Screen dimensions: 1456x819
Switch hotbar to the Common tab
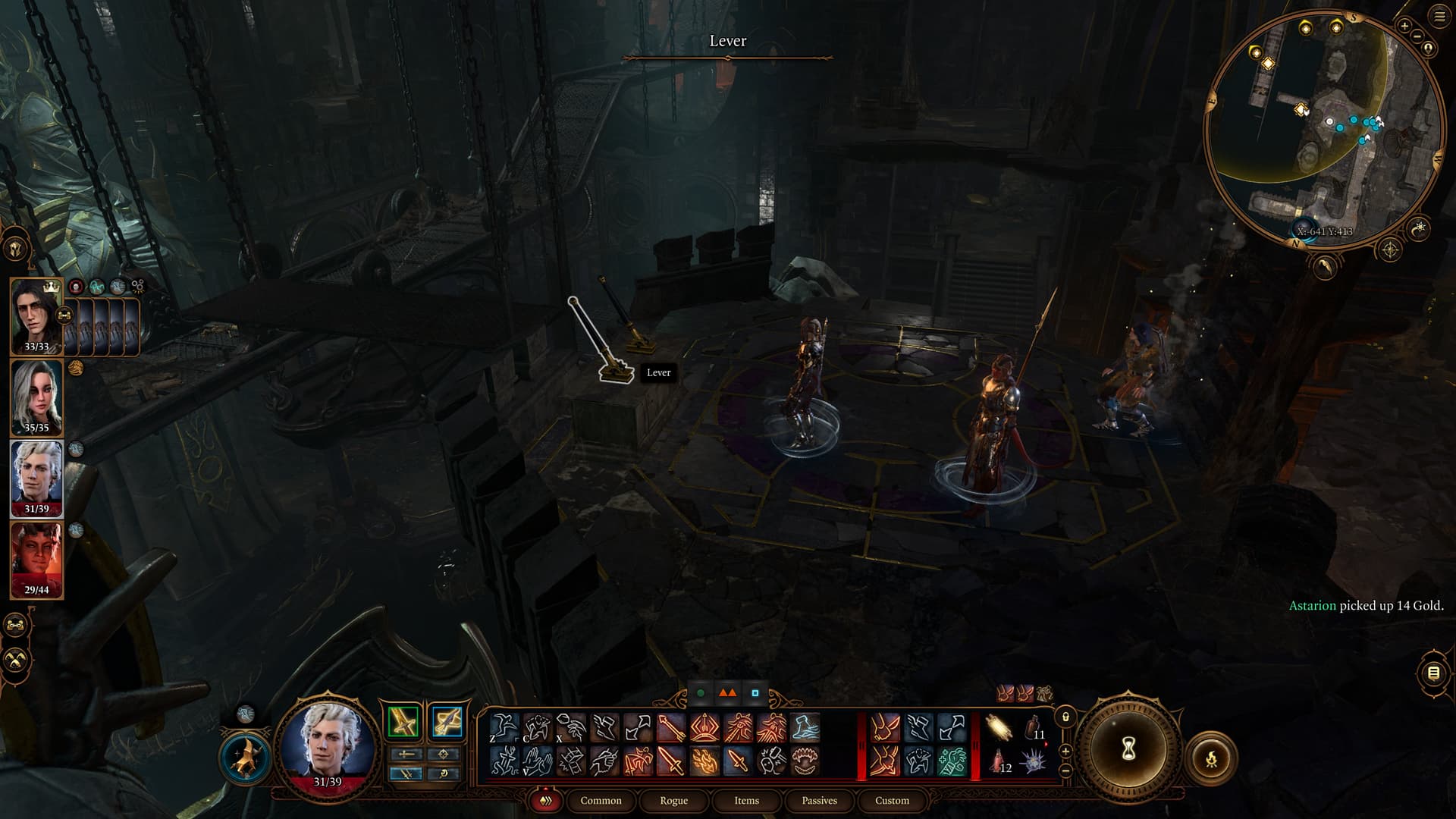pyautogui.click(x=601, y=800)
